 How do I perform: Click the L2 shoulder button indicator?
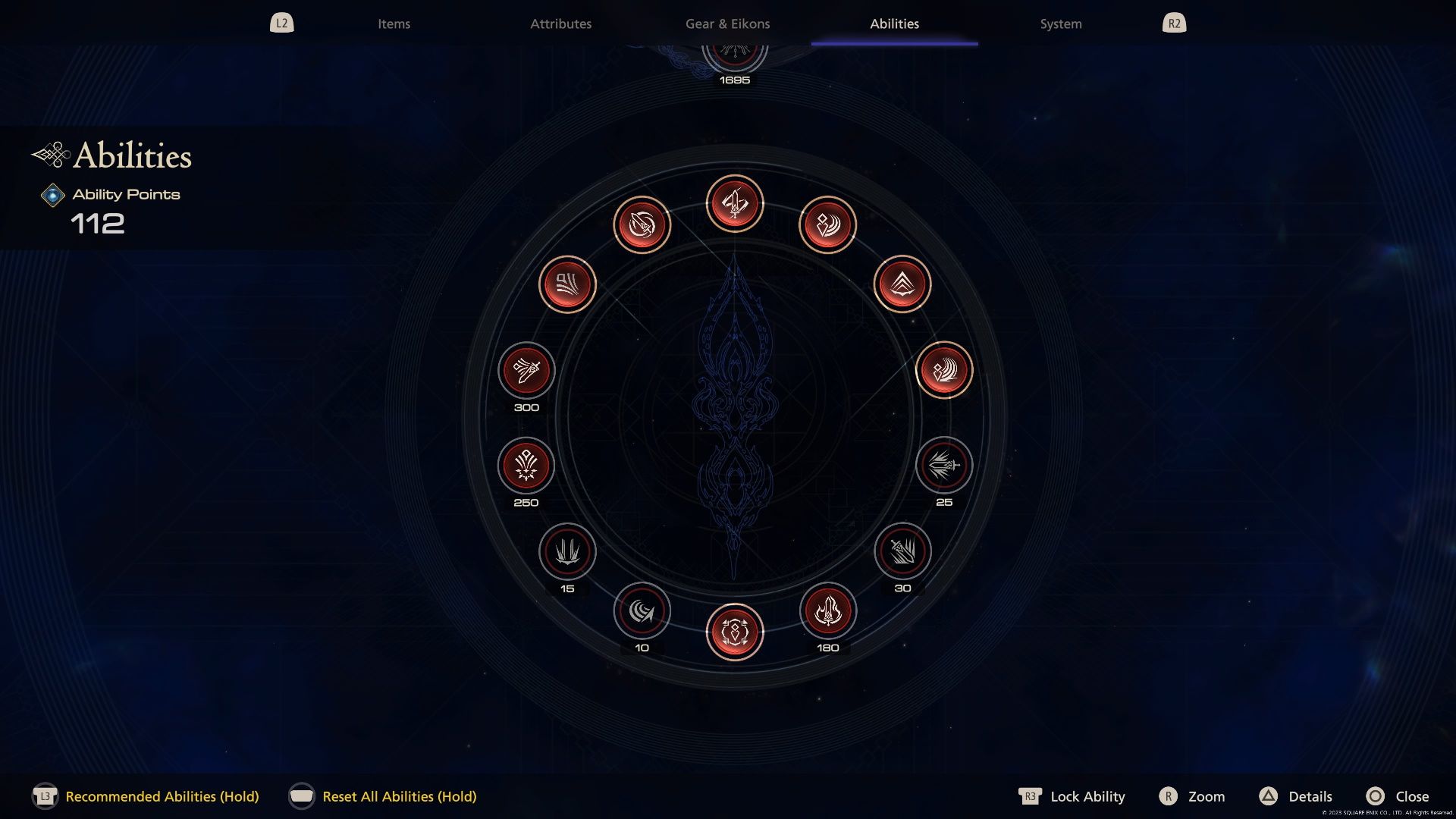pyautogui.click(x=281, y=23)
